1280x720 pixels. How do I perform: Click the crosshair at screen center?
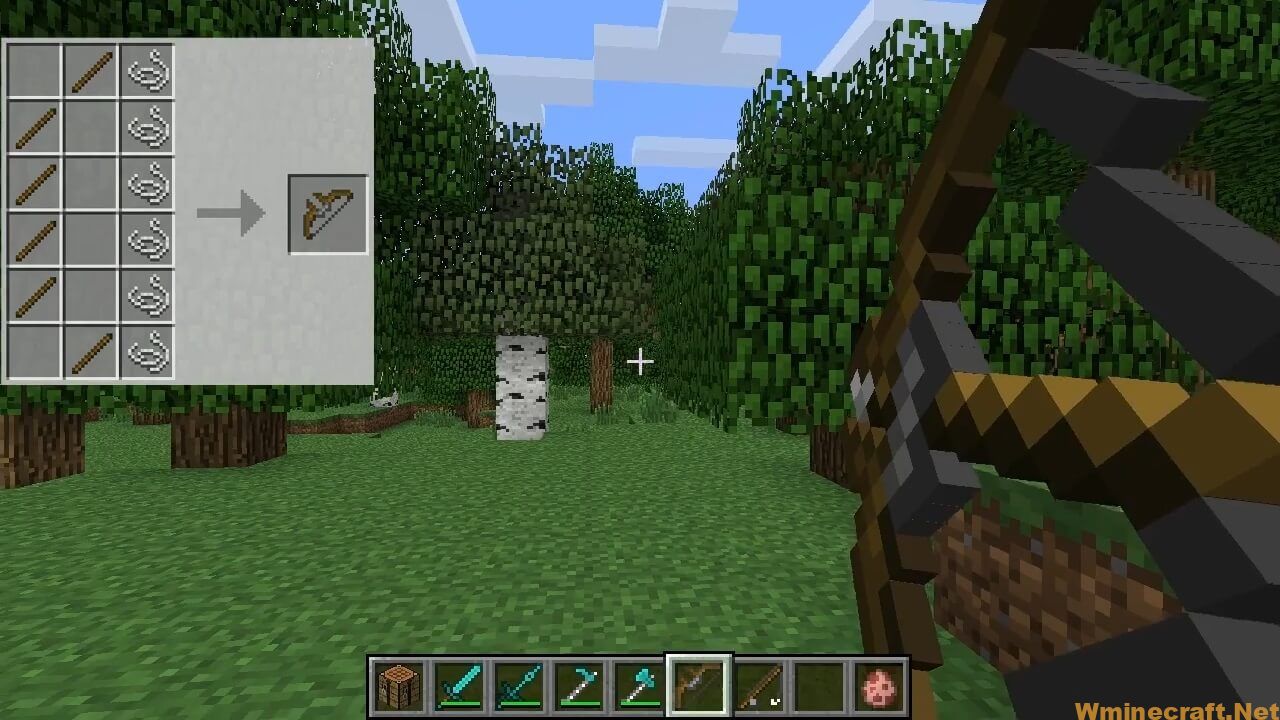640,361
